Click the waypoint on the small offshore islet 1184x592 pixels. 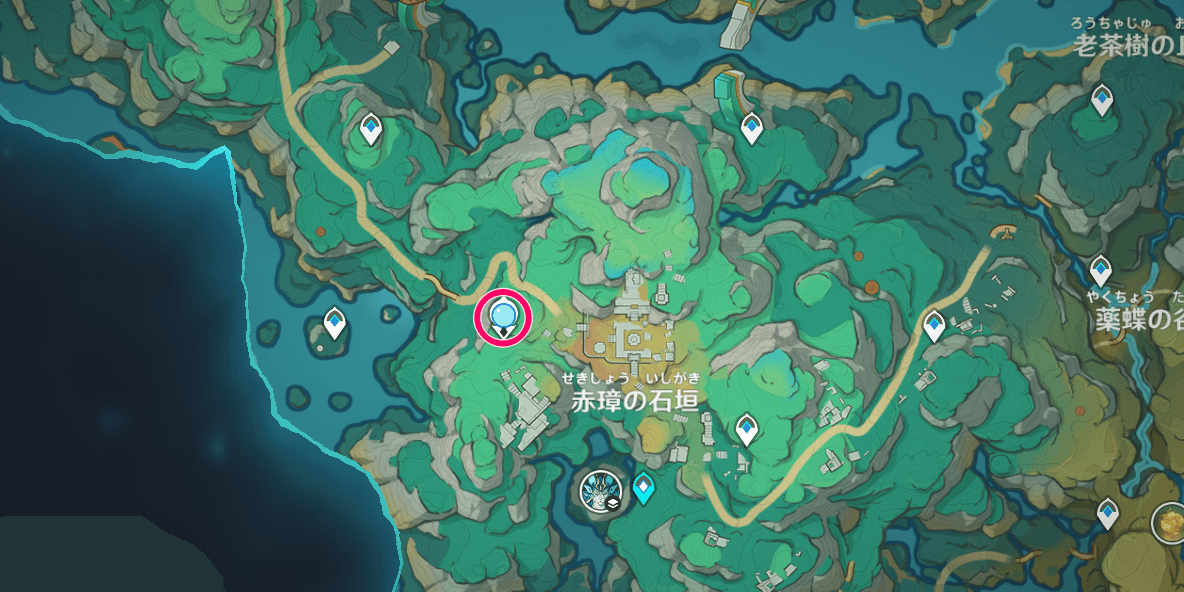pos(335,324)
